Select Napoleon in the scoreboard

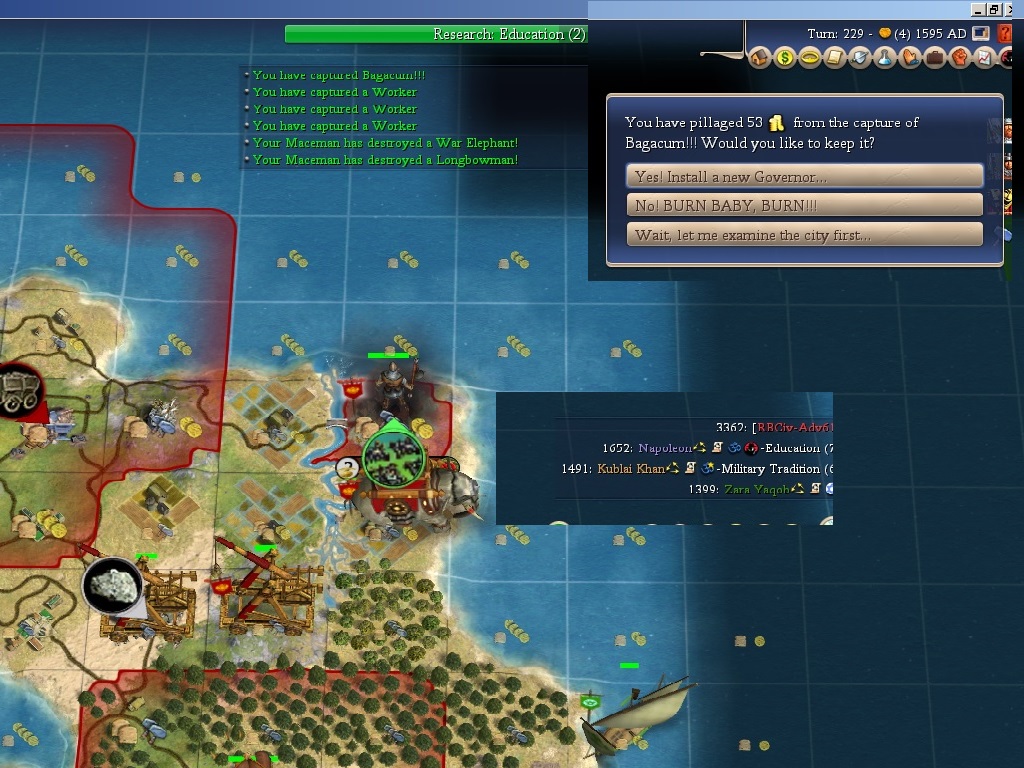tap(664, 448)
